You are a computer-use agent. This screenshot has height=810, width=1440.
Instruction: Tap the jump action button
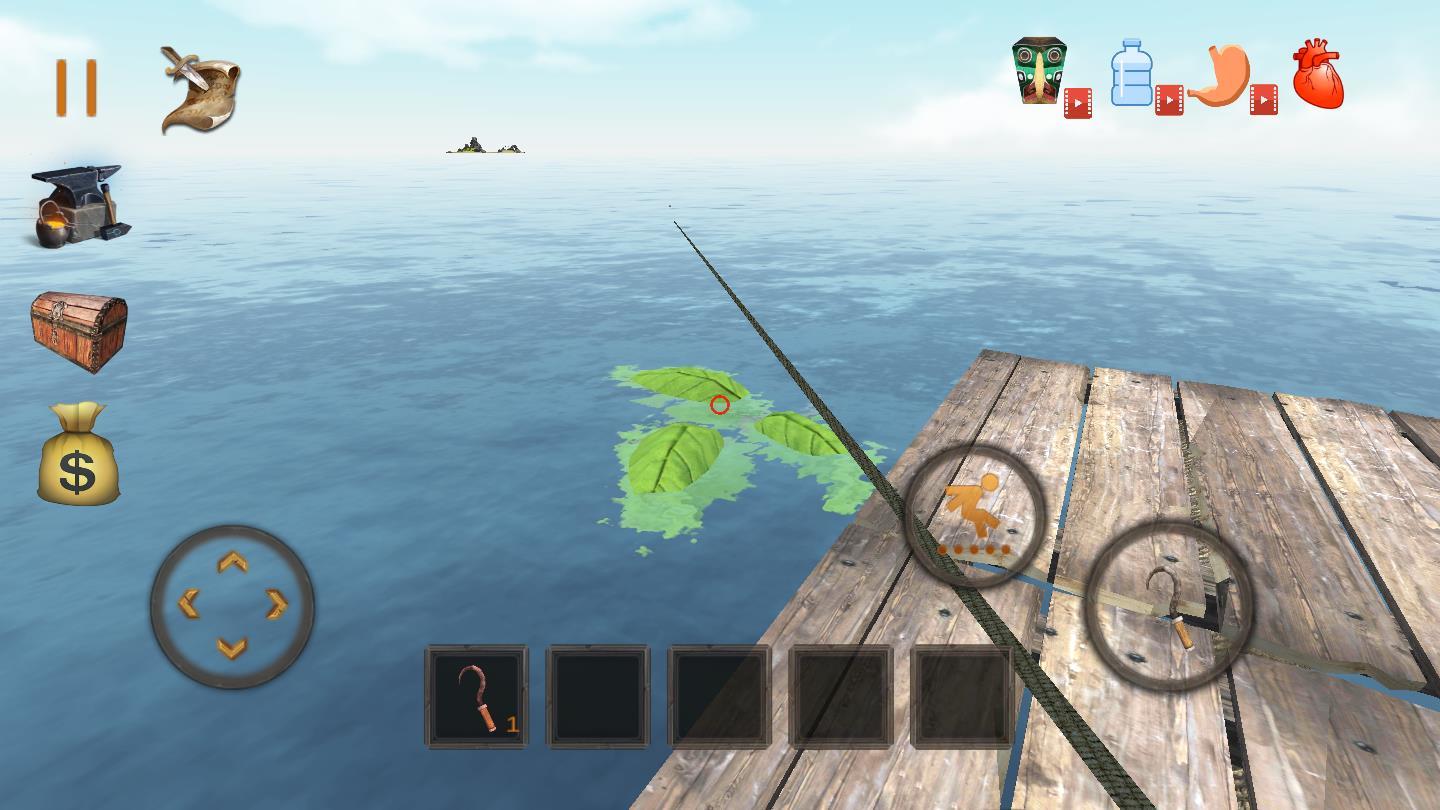(x=974, y=515)
